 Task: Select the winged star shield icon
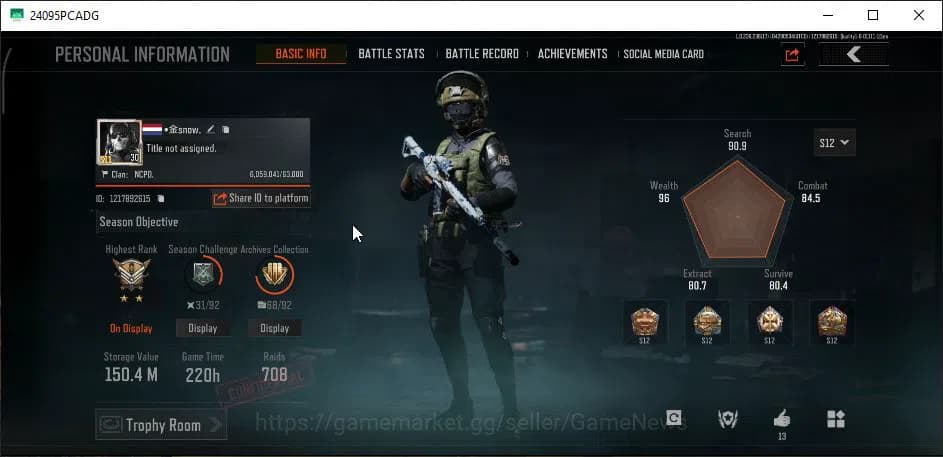727,419
